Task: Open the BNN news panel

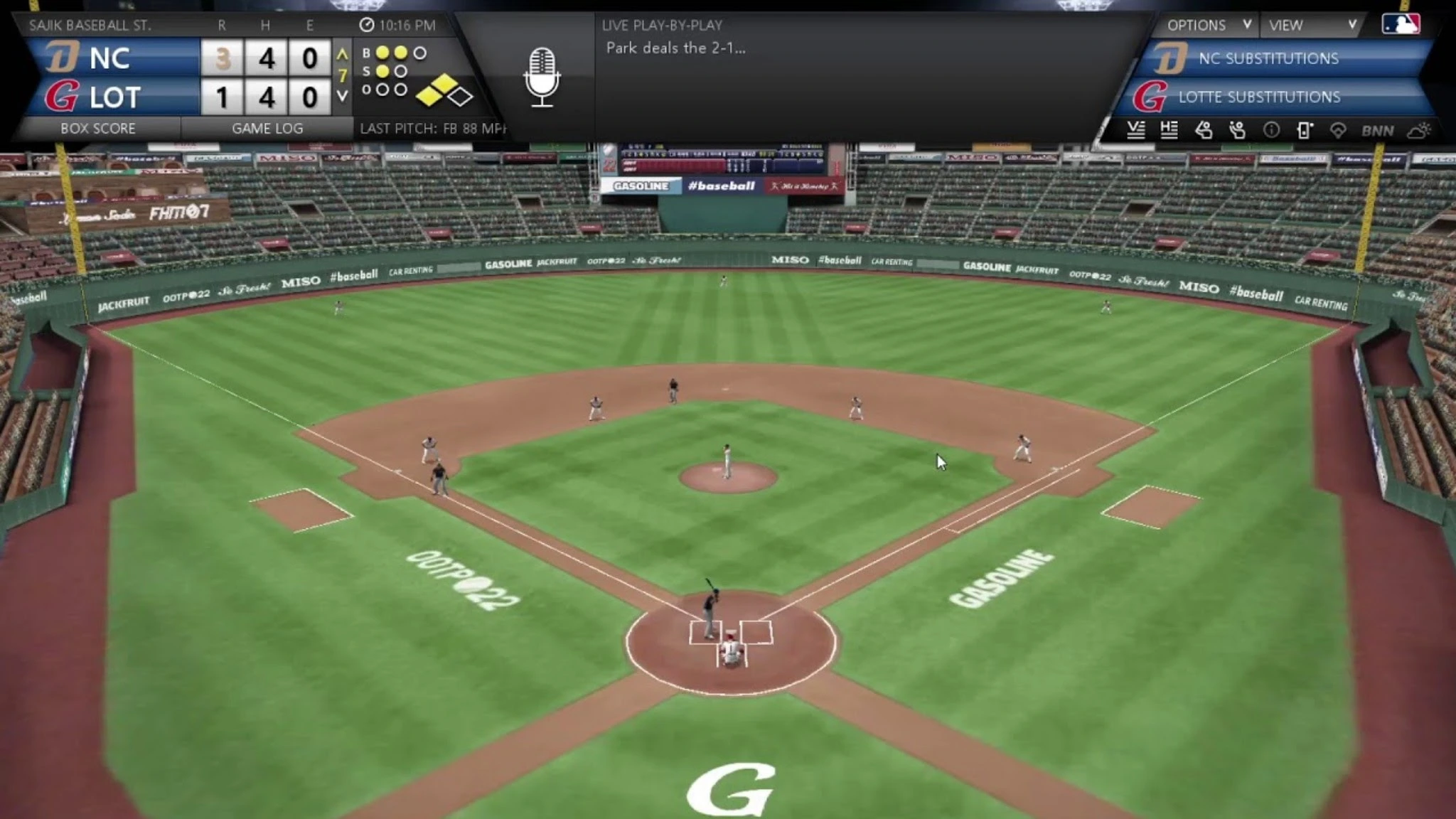Action: (1377, 131)
